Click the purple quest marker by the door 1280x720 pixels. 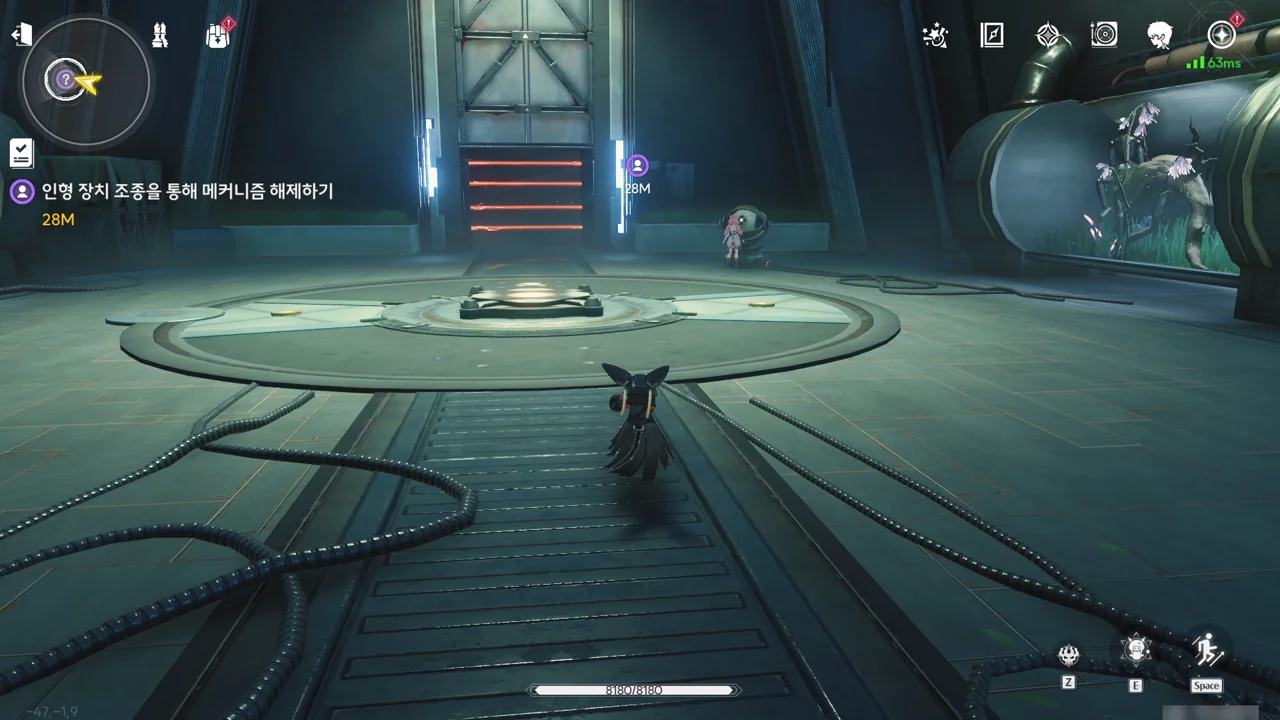638,166
